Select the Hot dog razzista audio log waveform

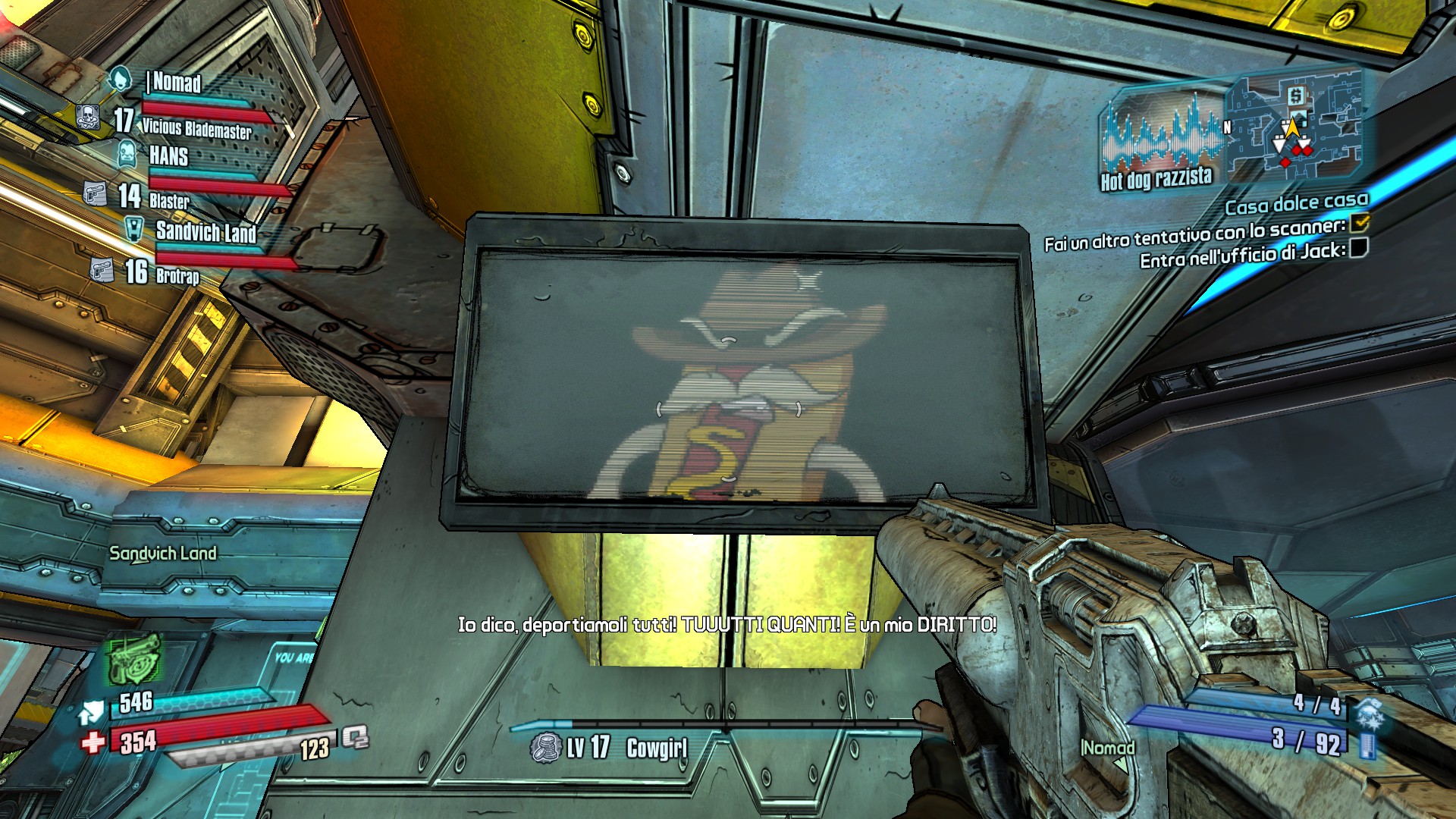(x=1160, y=136)
